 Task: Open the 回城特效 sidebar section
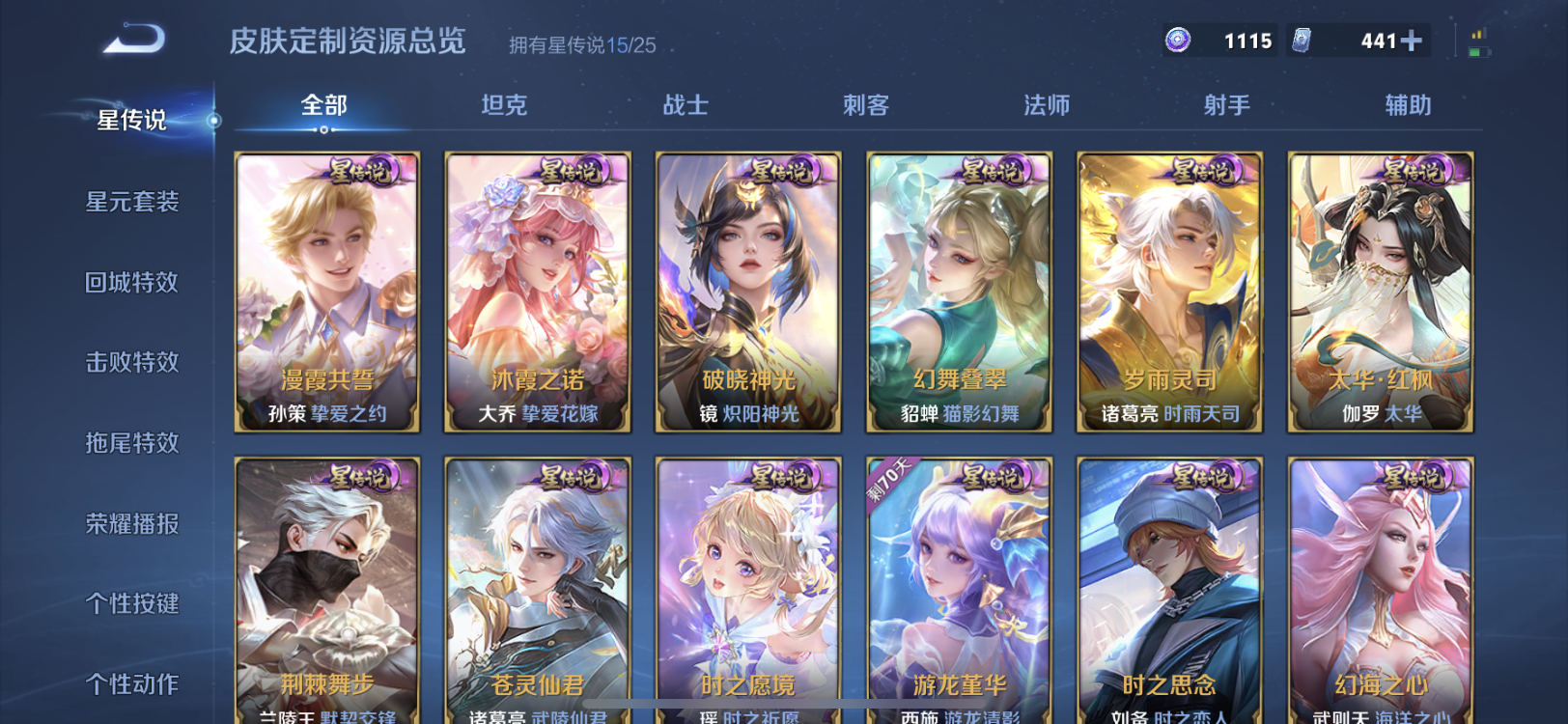tap(131, 282)
